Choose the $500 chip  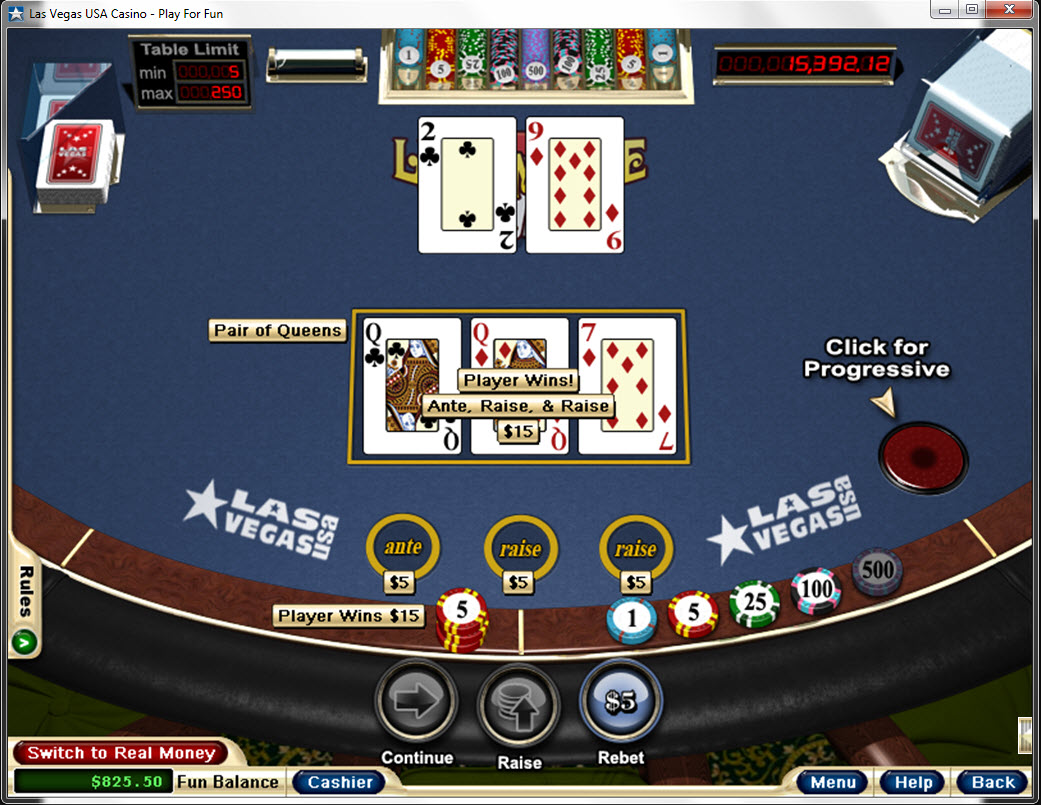point(877,570)
